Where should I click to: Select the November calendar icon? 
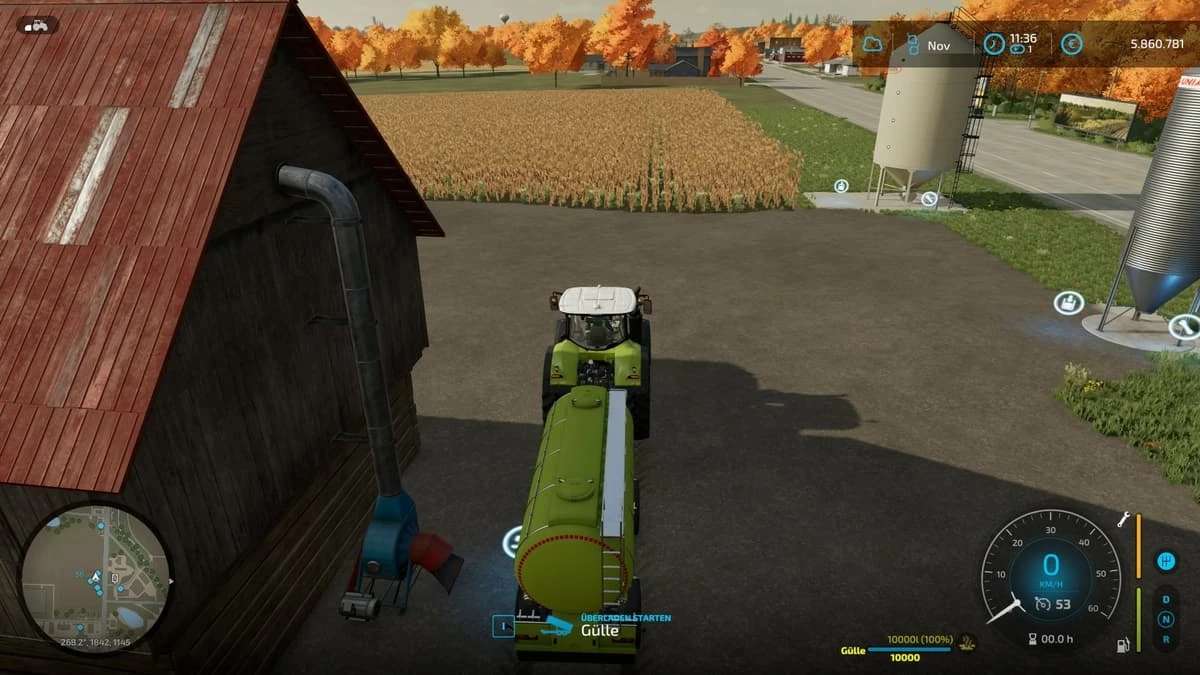click(x=913, y=45)
